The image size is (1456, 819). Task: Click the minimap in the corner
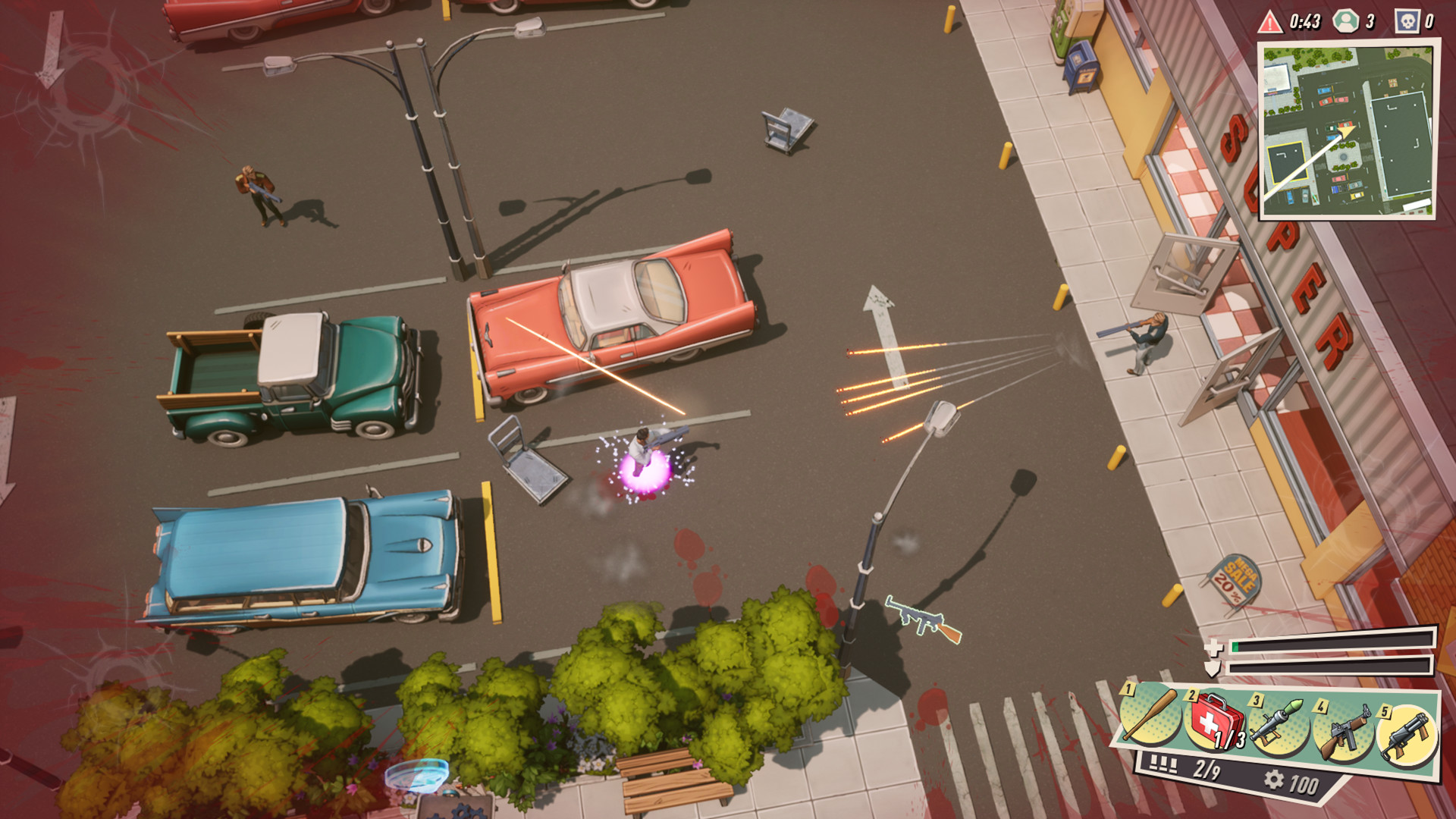(x=1348, y=130)
